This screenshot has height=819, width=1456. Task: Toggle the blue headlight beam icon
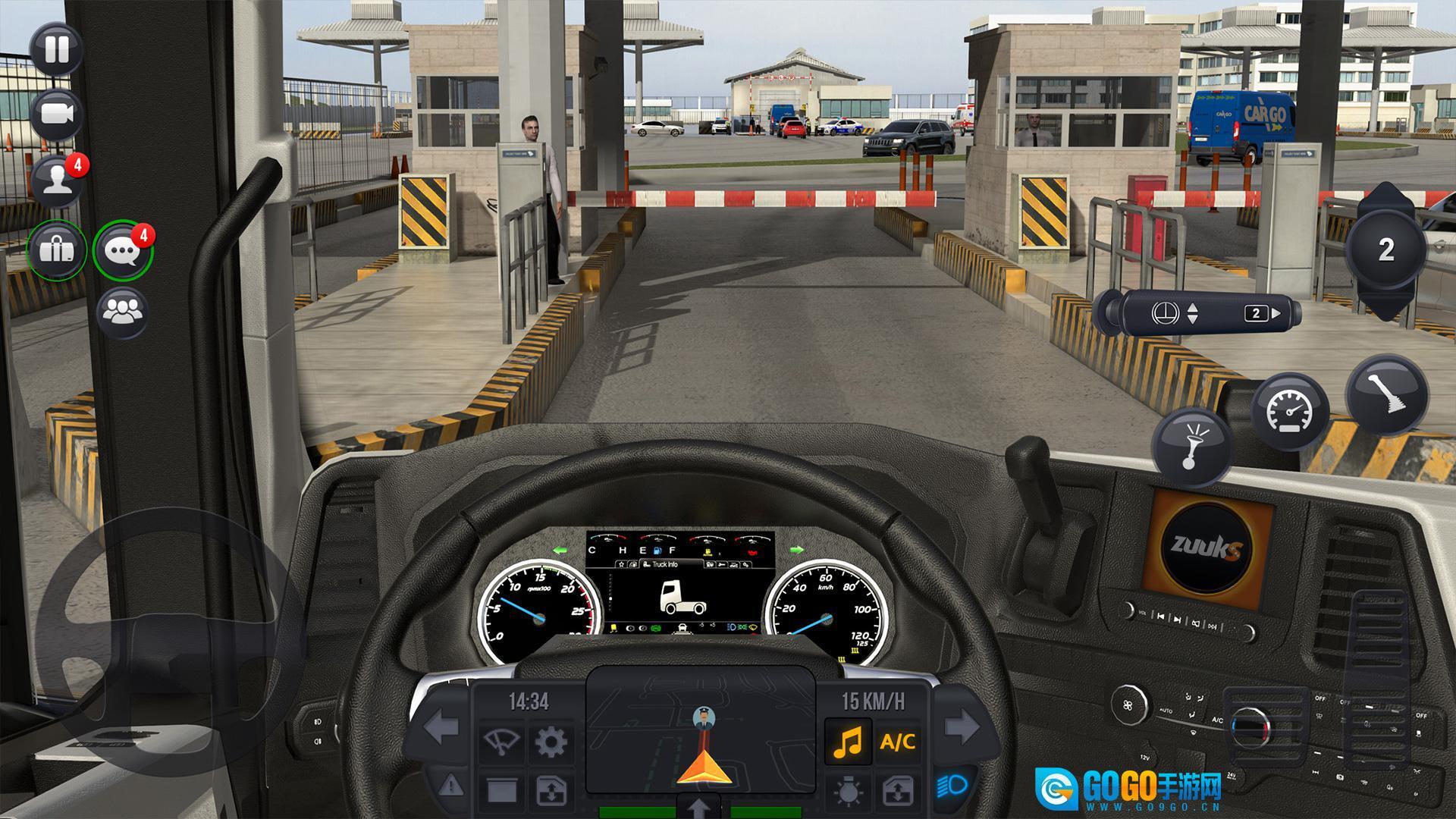952,785
